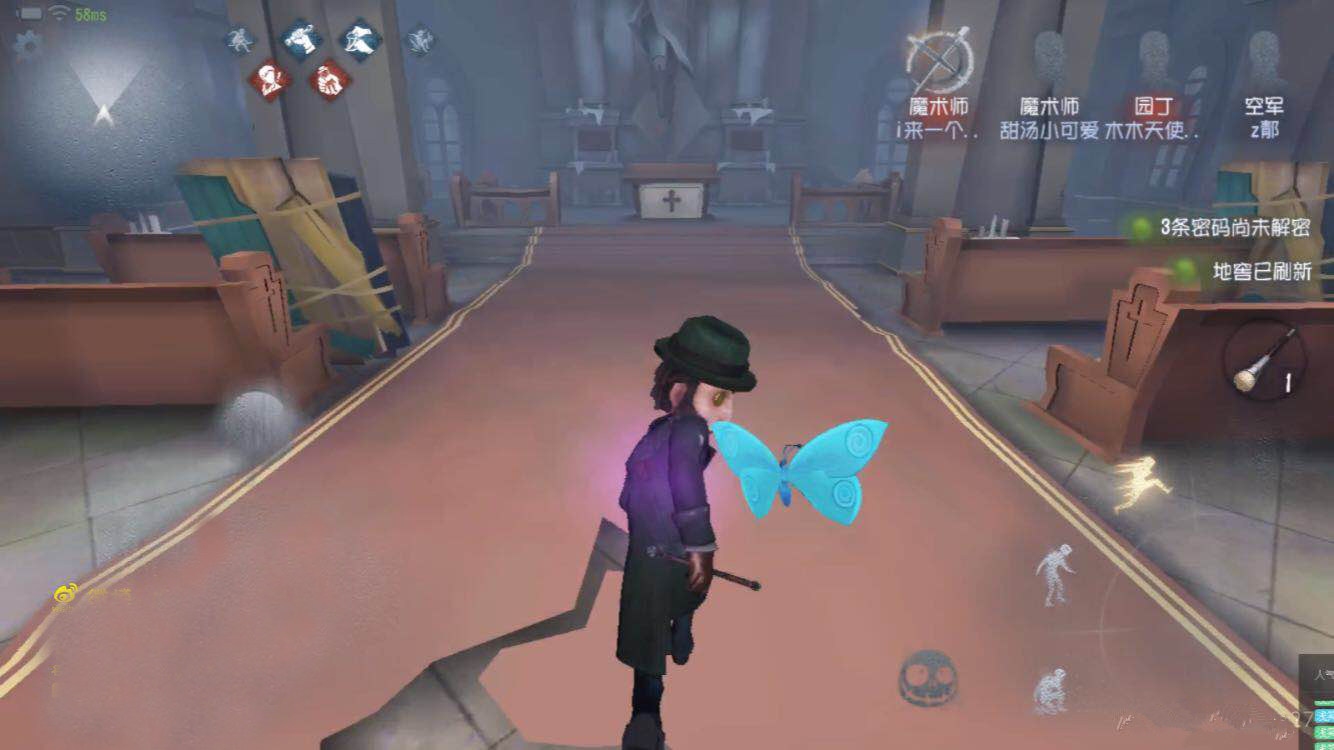Tap the glowing sprinting-figure skill icon
The width and height of the screenshot is (1334, 750).
1140,478
